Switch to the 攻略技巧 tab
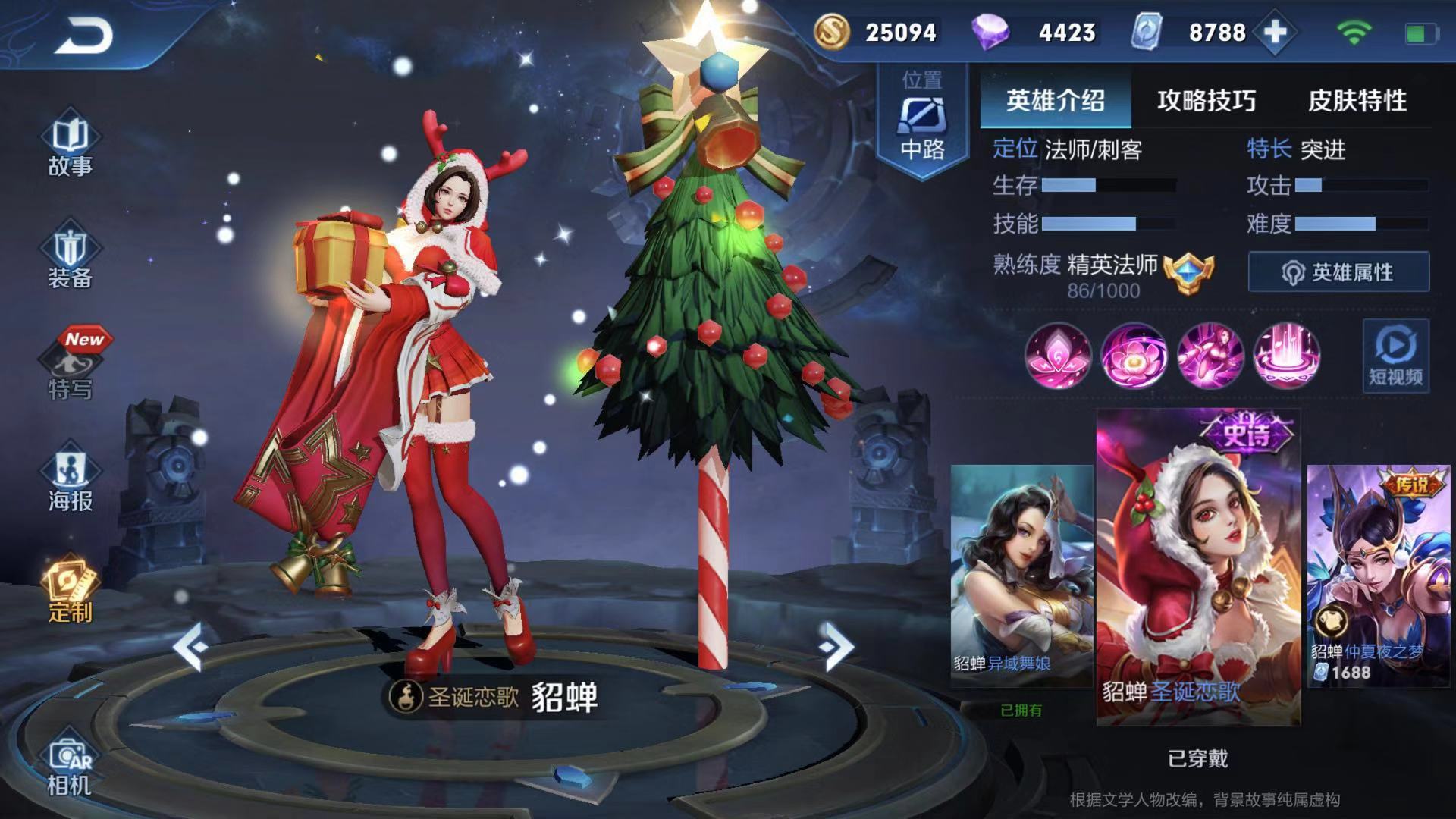 tap(1206, 100)
